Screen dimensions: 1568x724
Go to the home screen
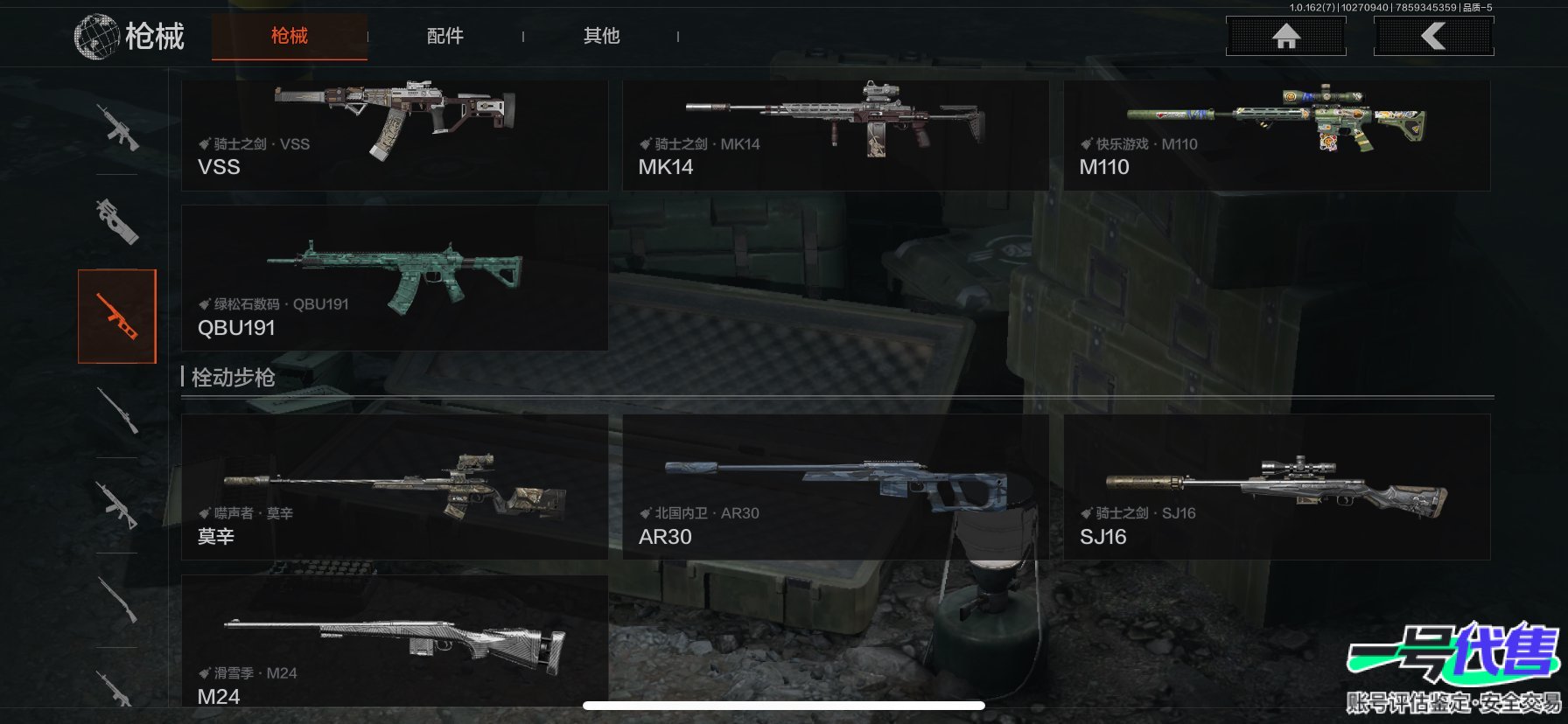pos(1285,37)
